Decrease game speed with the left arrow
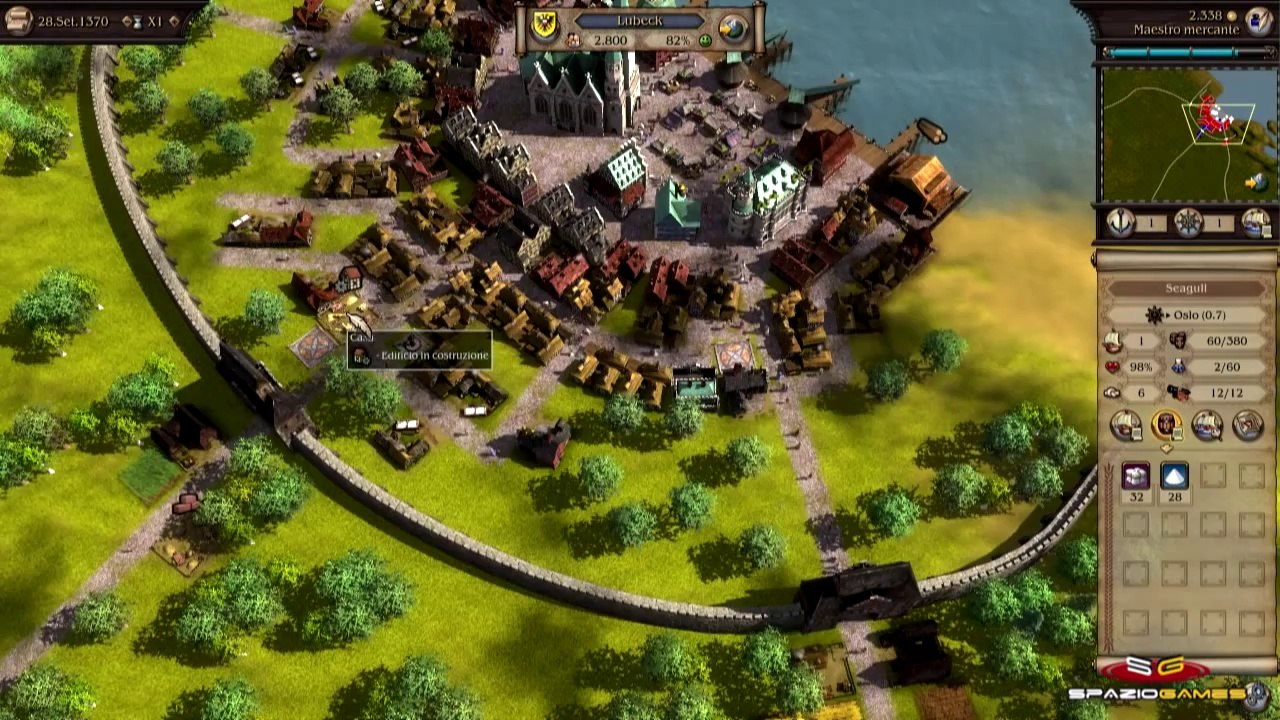The image size is (1280, 720). click(x=126, y=21)
